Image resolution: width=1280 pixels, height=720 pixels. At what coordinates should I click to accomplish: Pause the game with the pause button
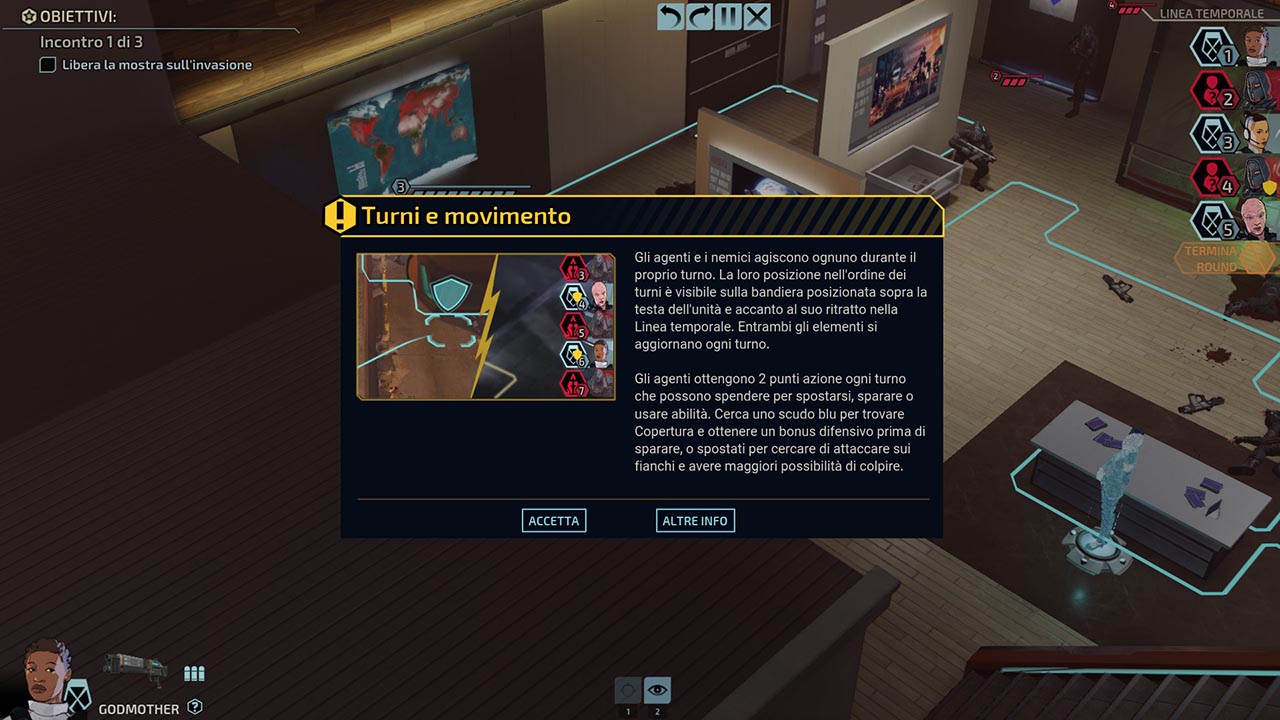[728, 17]
